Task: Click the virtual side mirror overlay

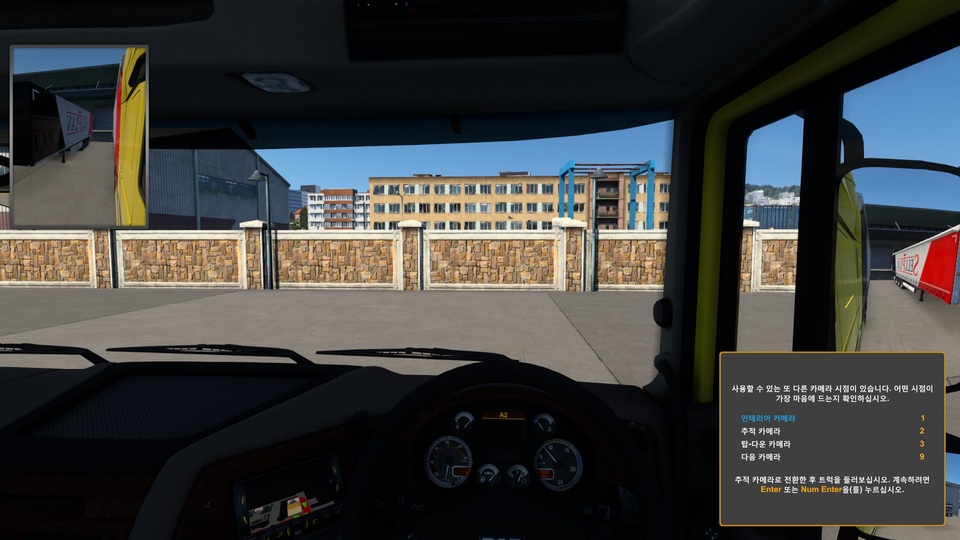Action: click(x=79, y=136)
